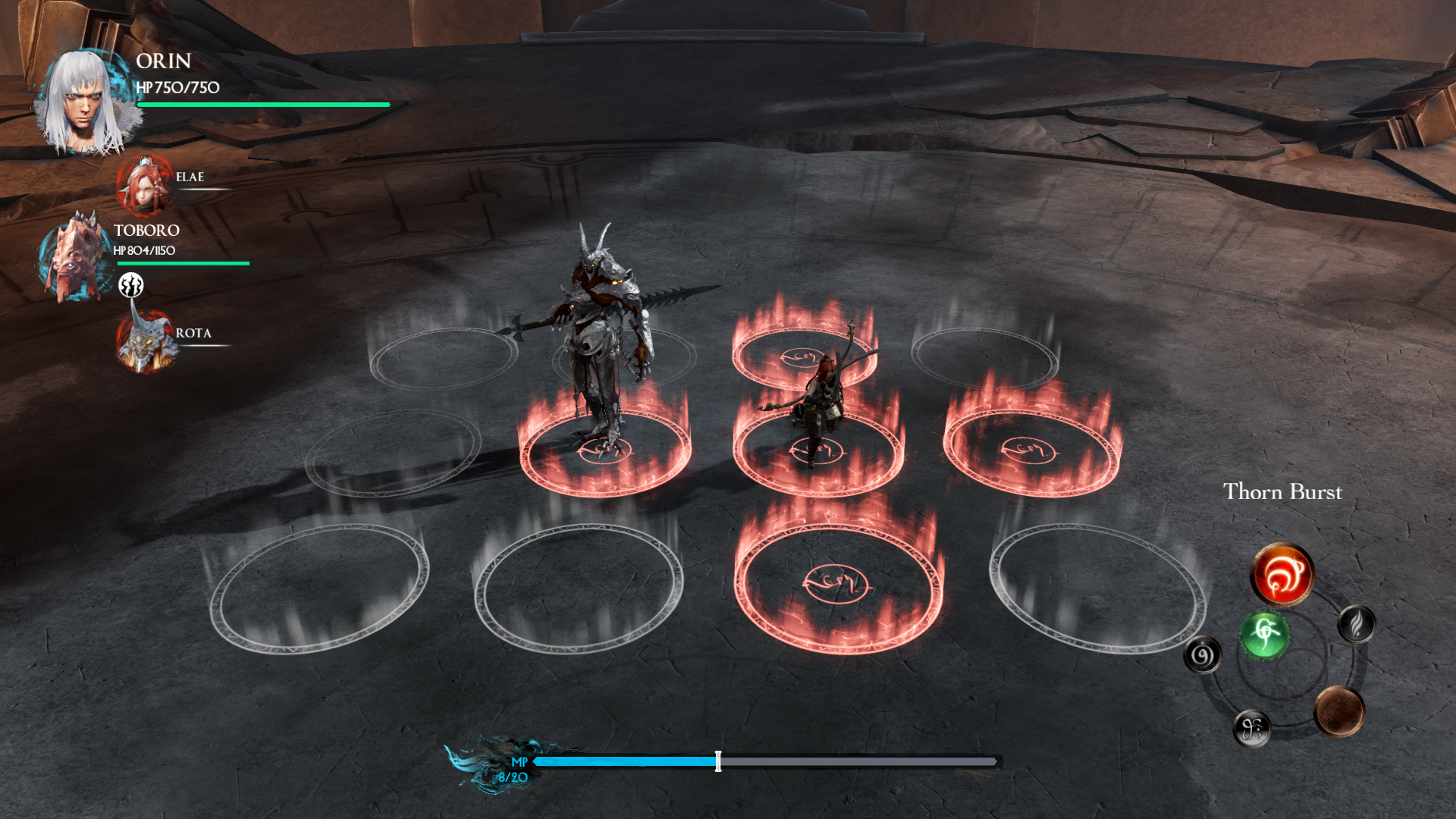
Task: Select Orin's white-haired portrait
Action: pos(87,102)
